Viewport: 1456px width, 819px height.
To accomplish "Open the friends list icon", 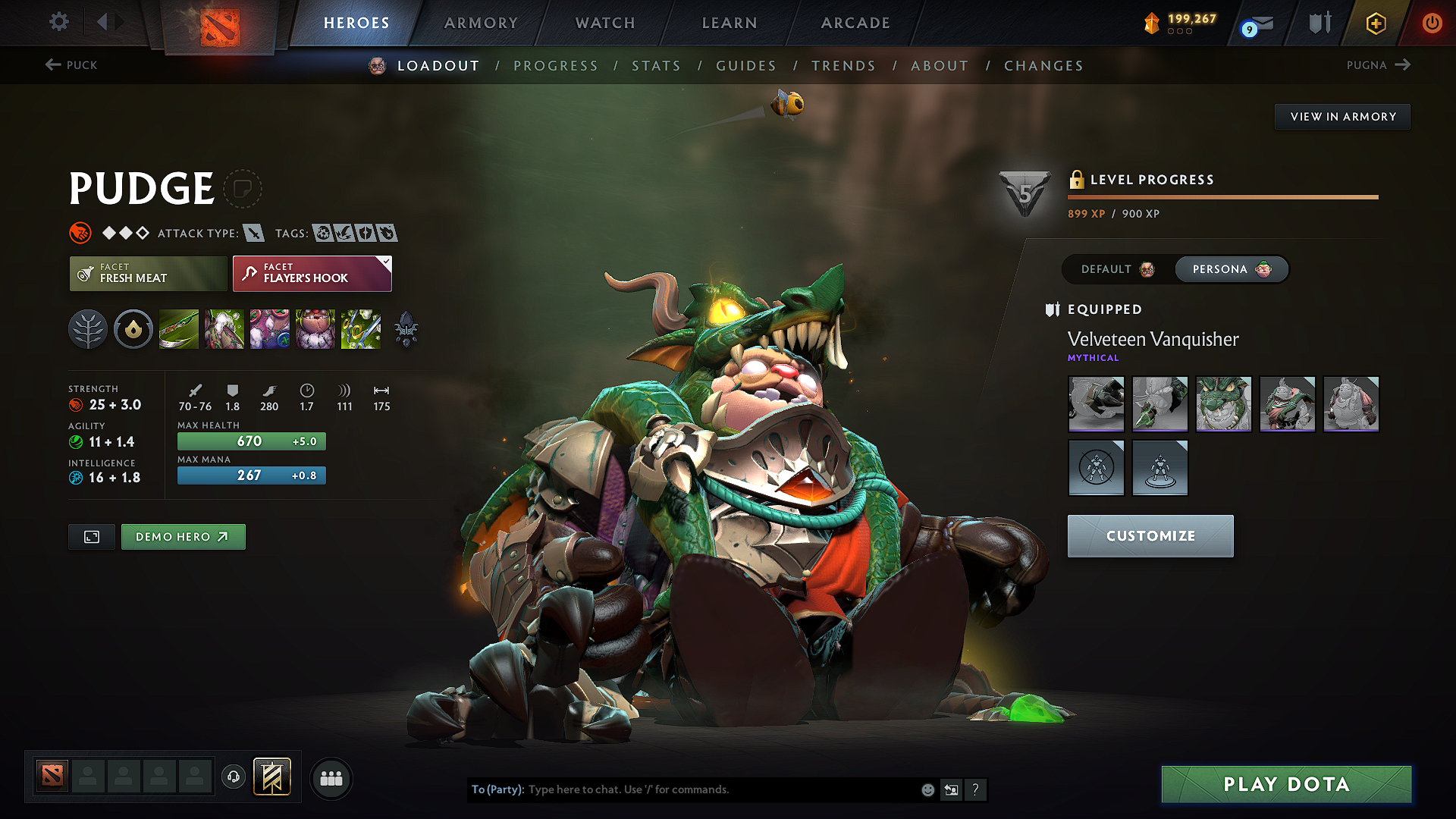I will point(330,778).
